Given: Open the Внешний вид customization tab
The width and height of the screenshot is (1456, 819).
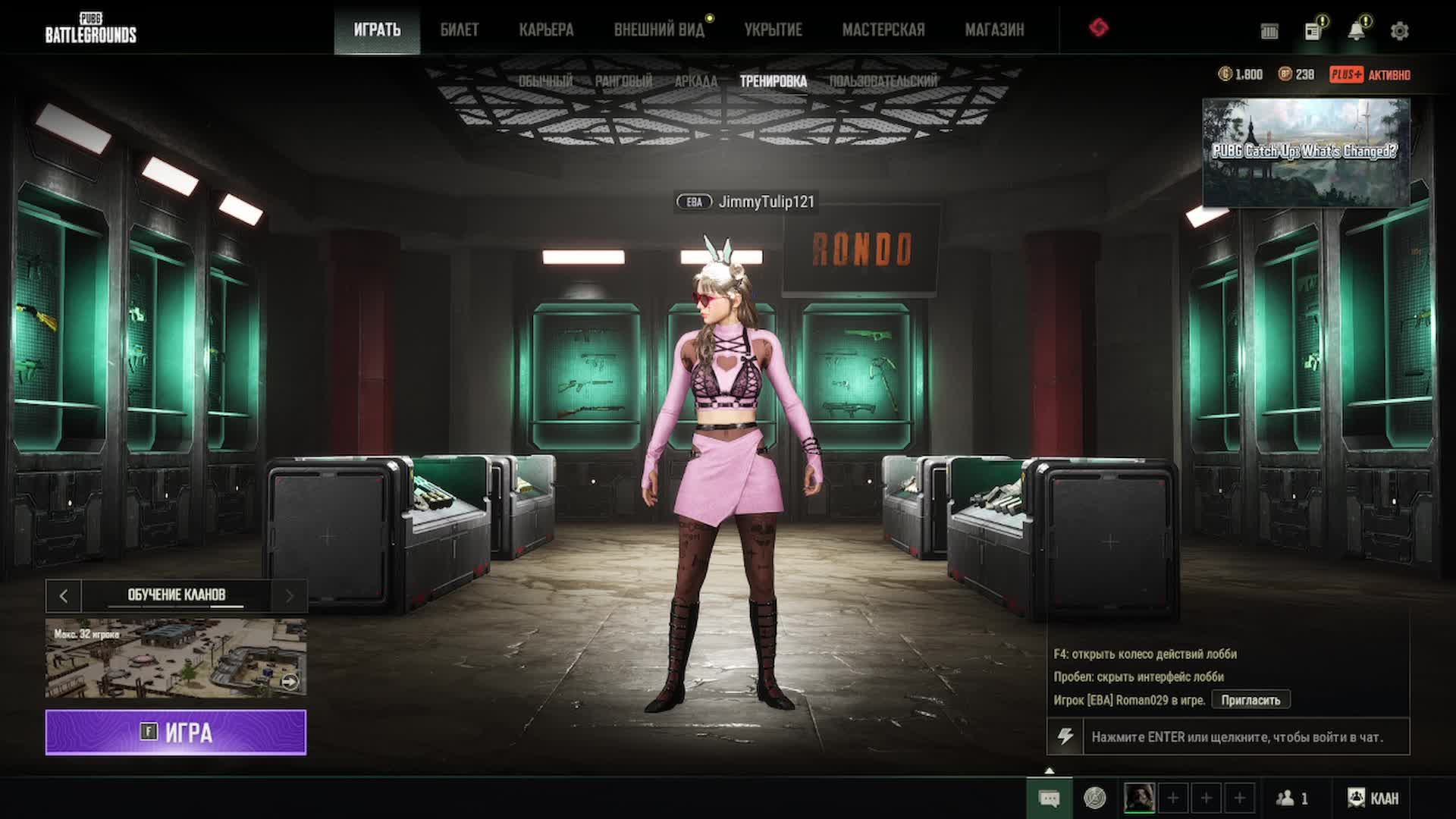Looking at the screenshot, I should [659, 30].
